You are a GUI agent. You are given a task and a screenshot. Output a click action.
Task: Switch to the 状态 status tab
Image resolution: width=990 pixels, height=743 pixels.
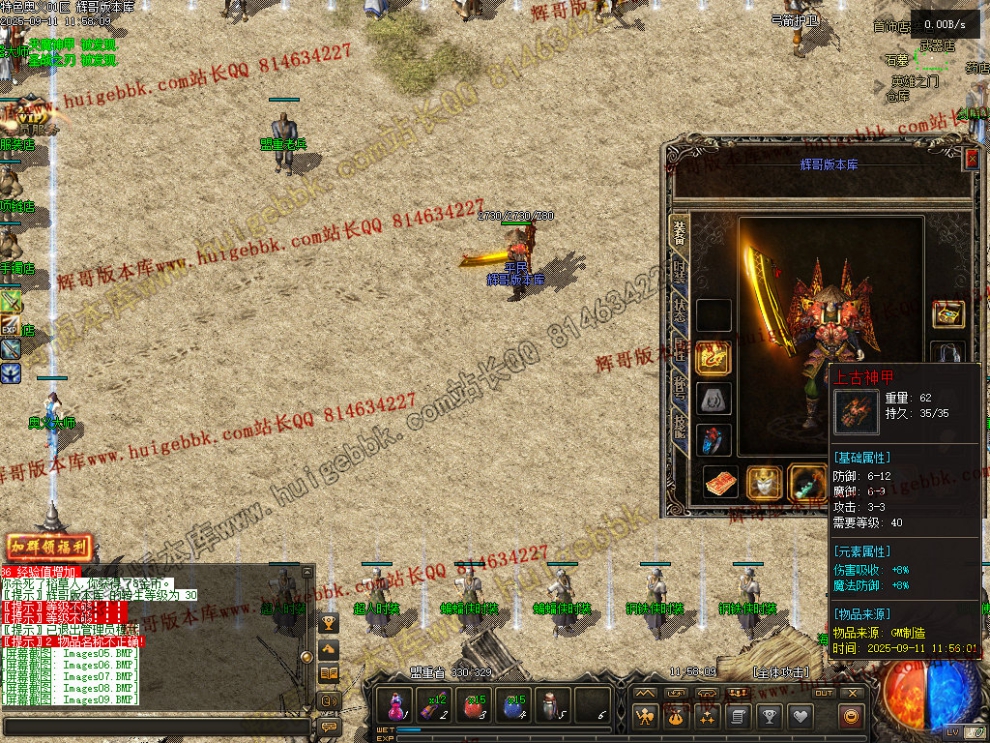(x=678, y=308)
